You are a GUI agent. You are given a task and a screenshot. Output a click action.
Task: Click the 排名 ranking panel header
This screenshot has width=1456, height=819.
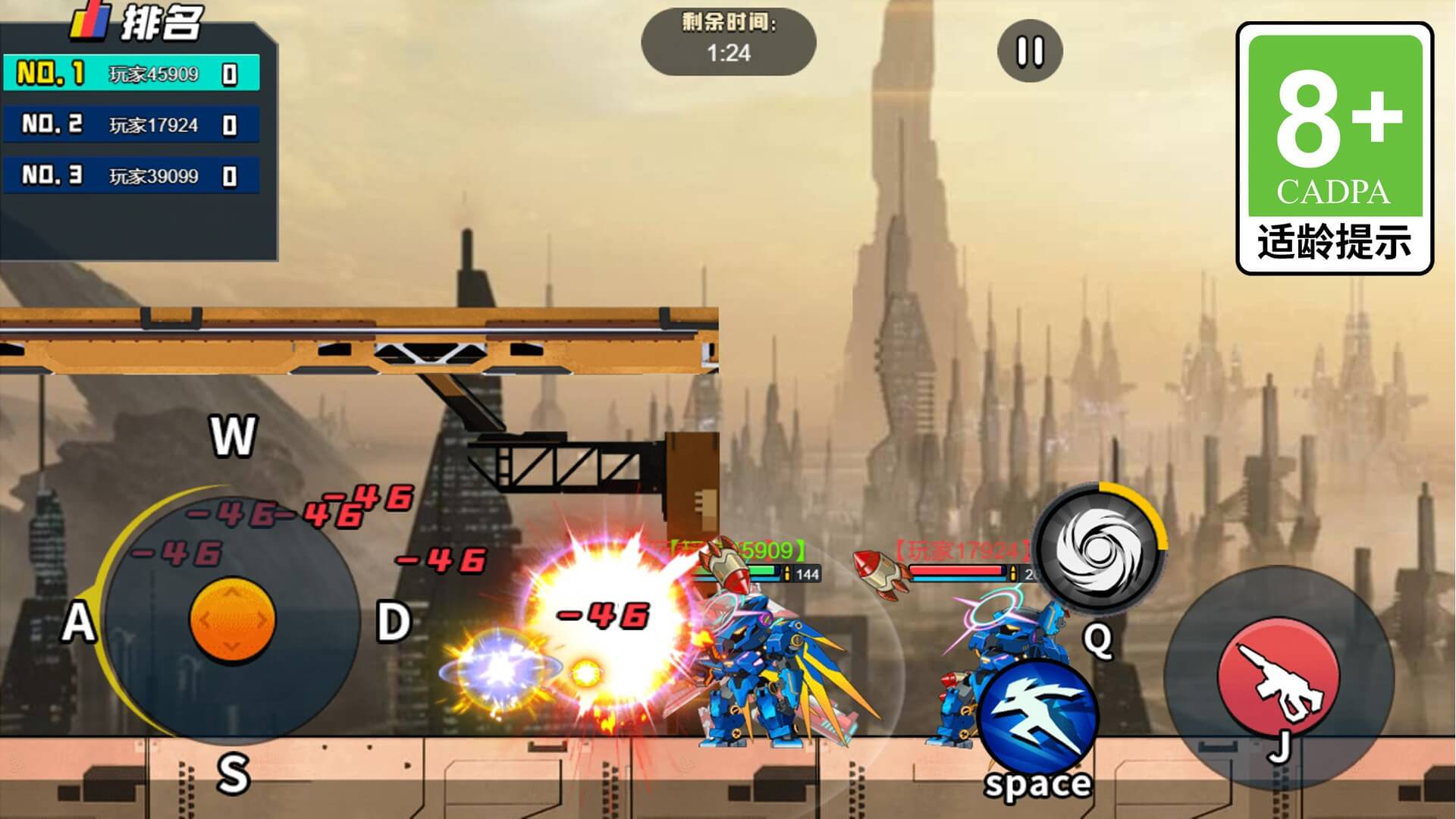[138, 22]
